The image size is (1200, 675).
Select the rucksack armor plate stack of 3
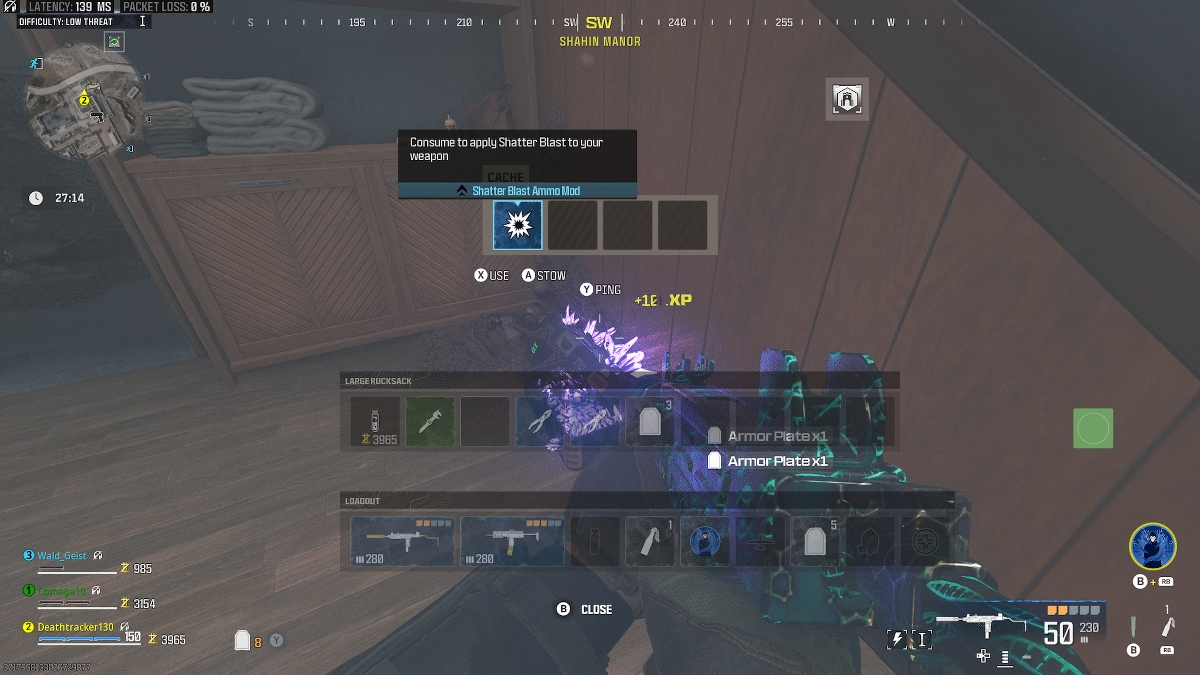pyautogui.click(x=650, y=422)
